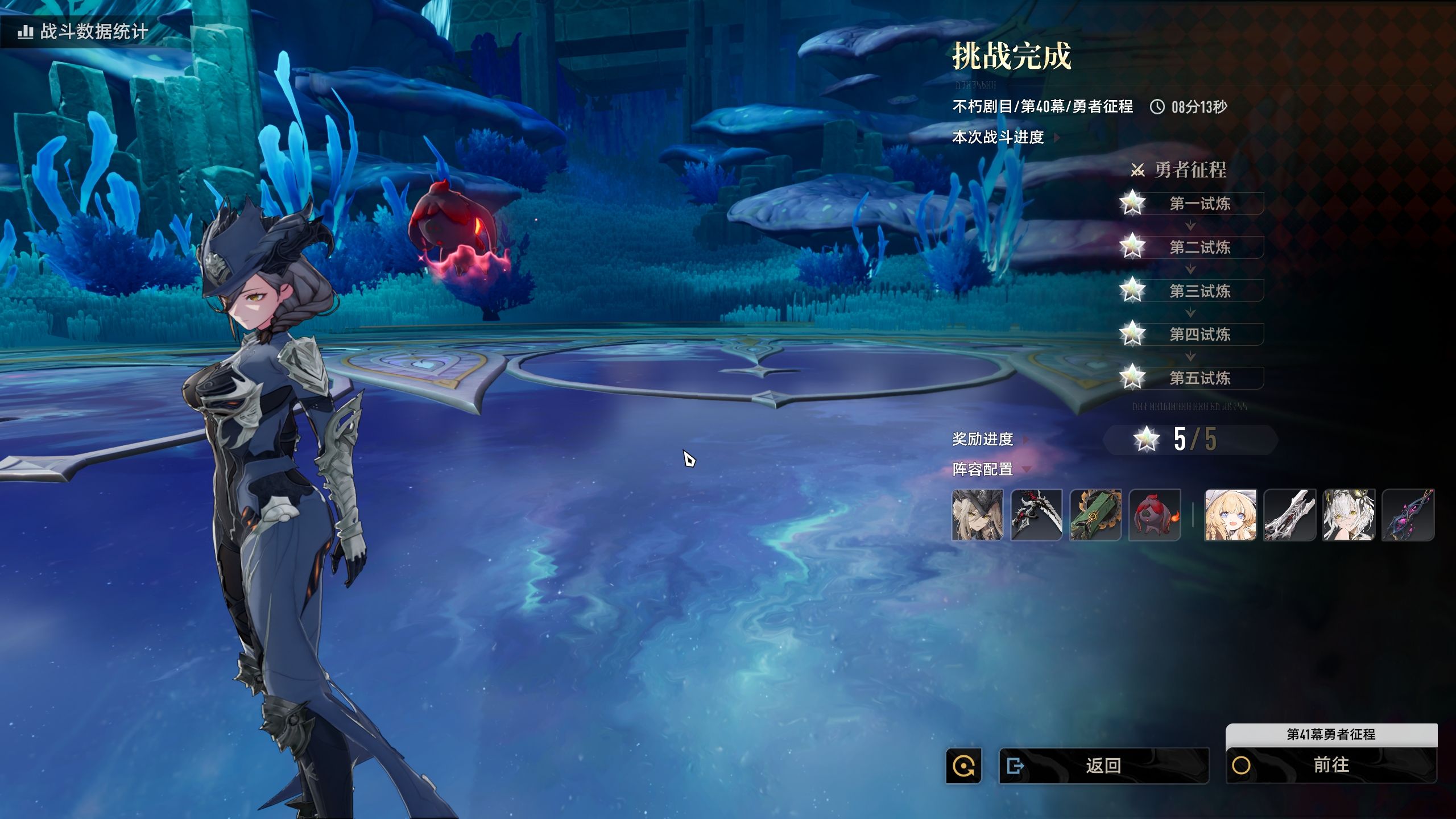Select the 第二试炼 trial row
The image size is (1456, 819).
coord(1199,247)
